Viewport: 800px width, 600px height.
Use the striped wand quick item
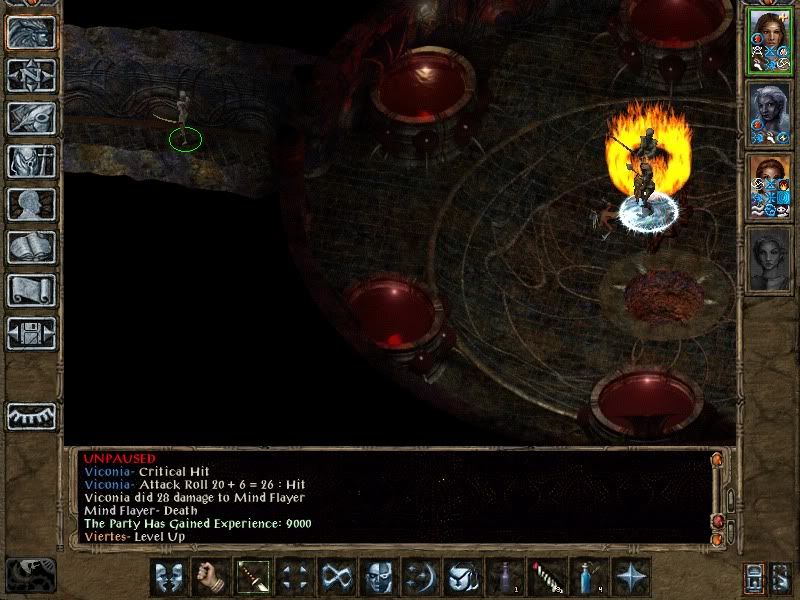click(547, 577)
